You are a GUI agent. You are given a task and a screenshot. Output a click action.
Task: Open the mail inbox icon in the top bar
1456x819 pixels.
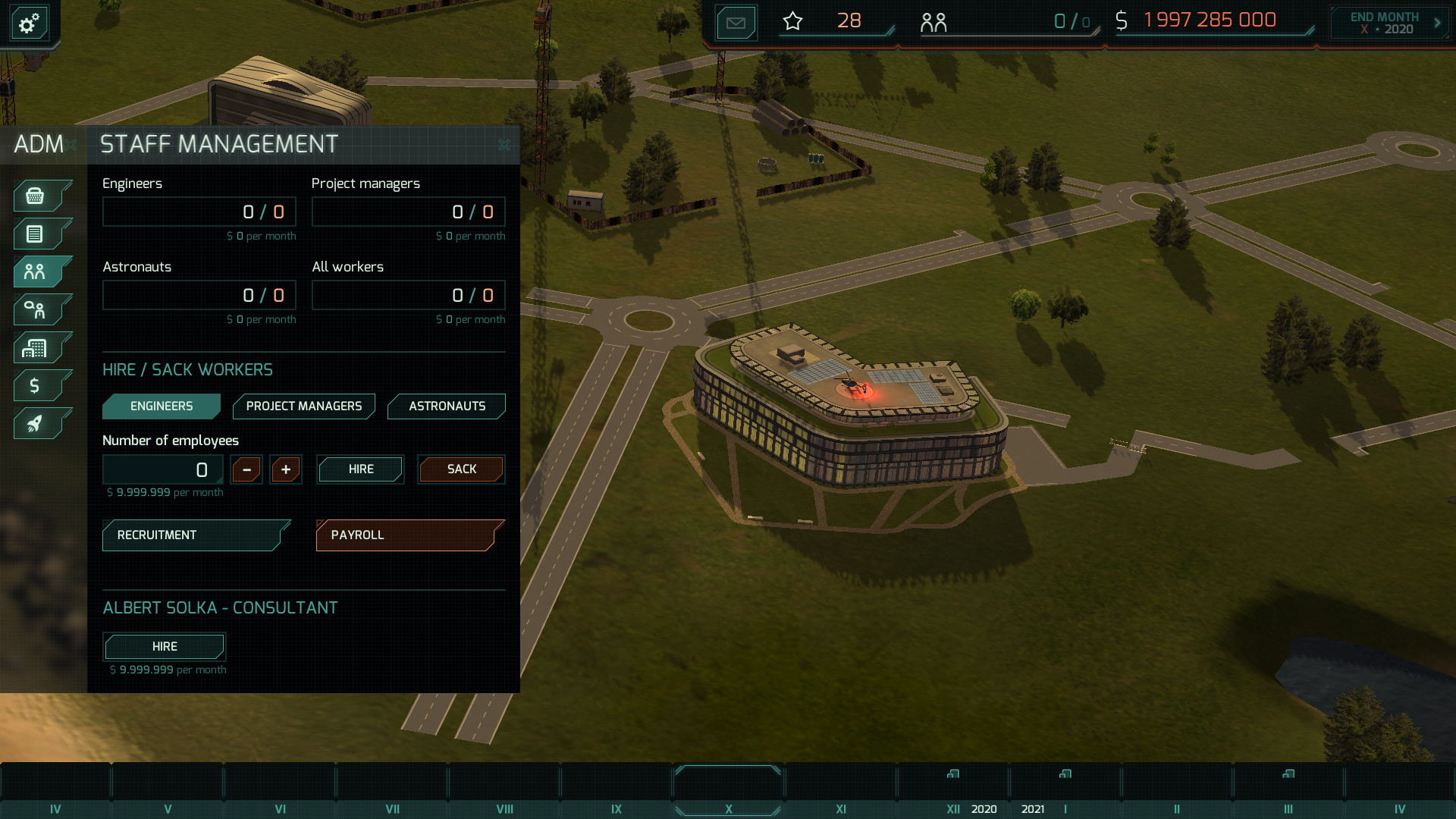(735, 22)
